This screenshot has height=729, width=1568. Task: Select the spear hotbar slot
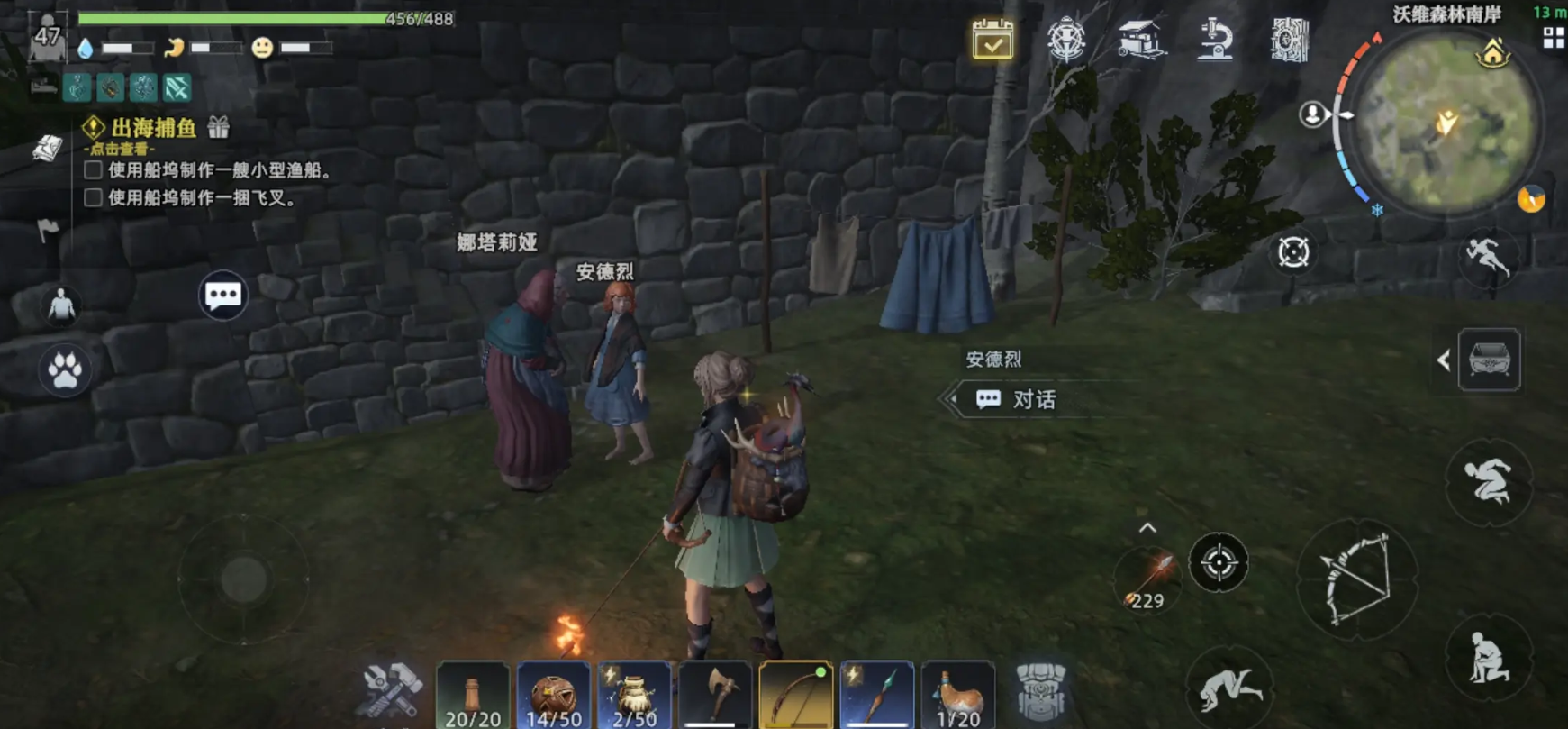tap(877, 696)
